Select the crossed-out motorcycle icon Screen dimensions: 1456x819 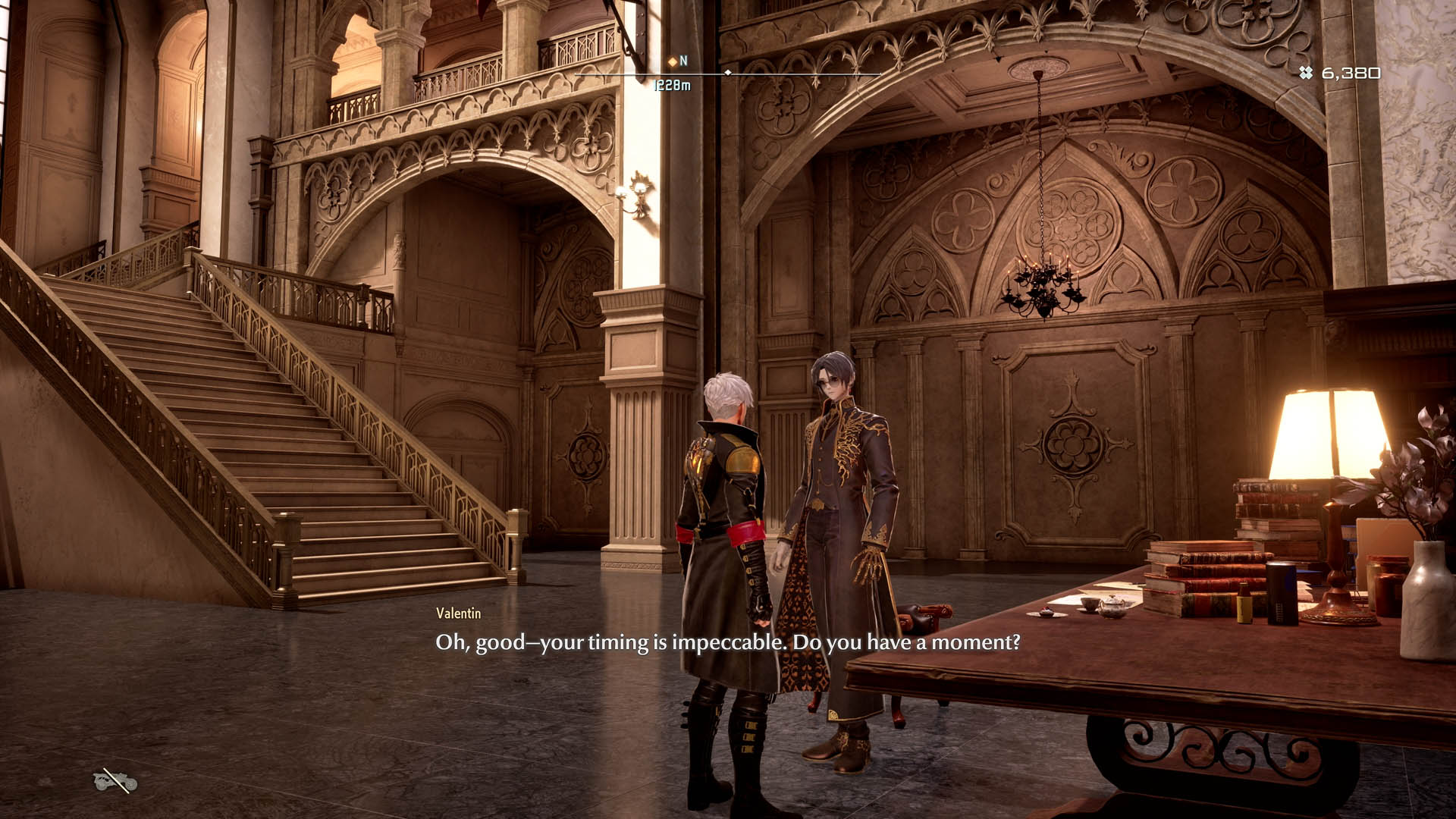coord(115,780)
